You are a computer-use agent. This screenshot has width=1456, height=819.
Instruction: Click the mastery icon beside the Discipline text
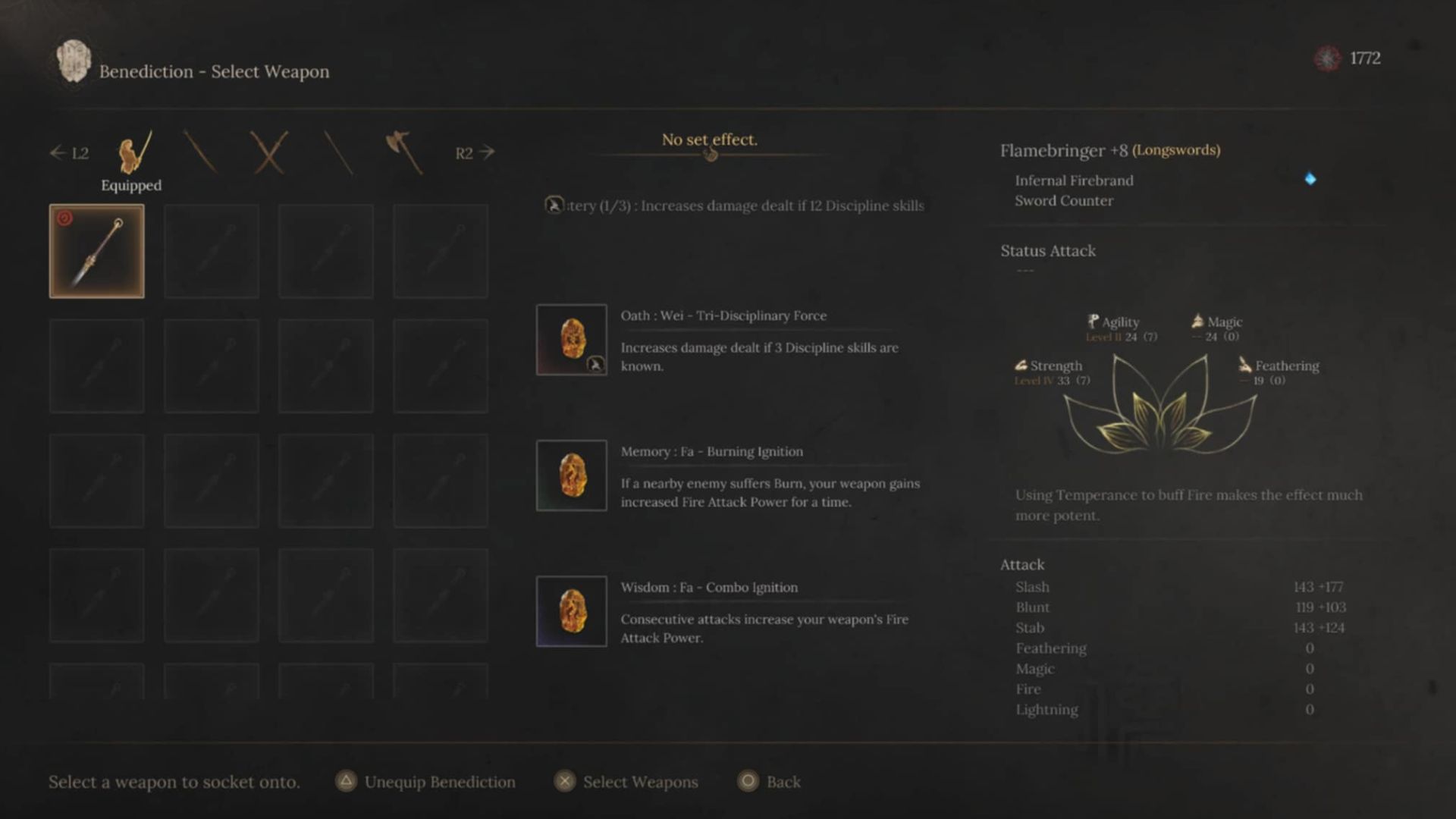556,205
